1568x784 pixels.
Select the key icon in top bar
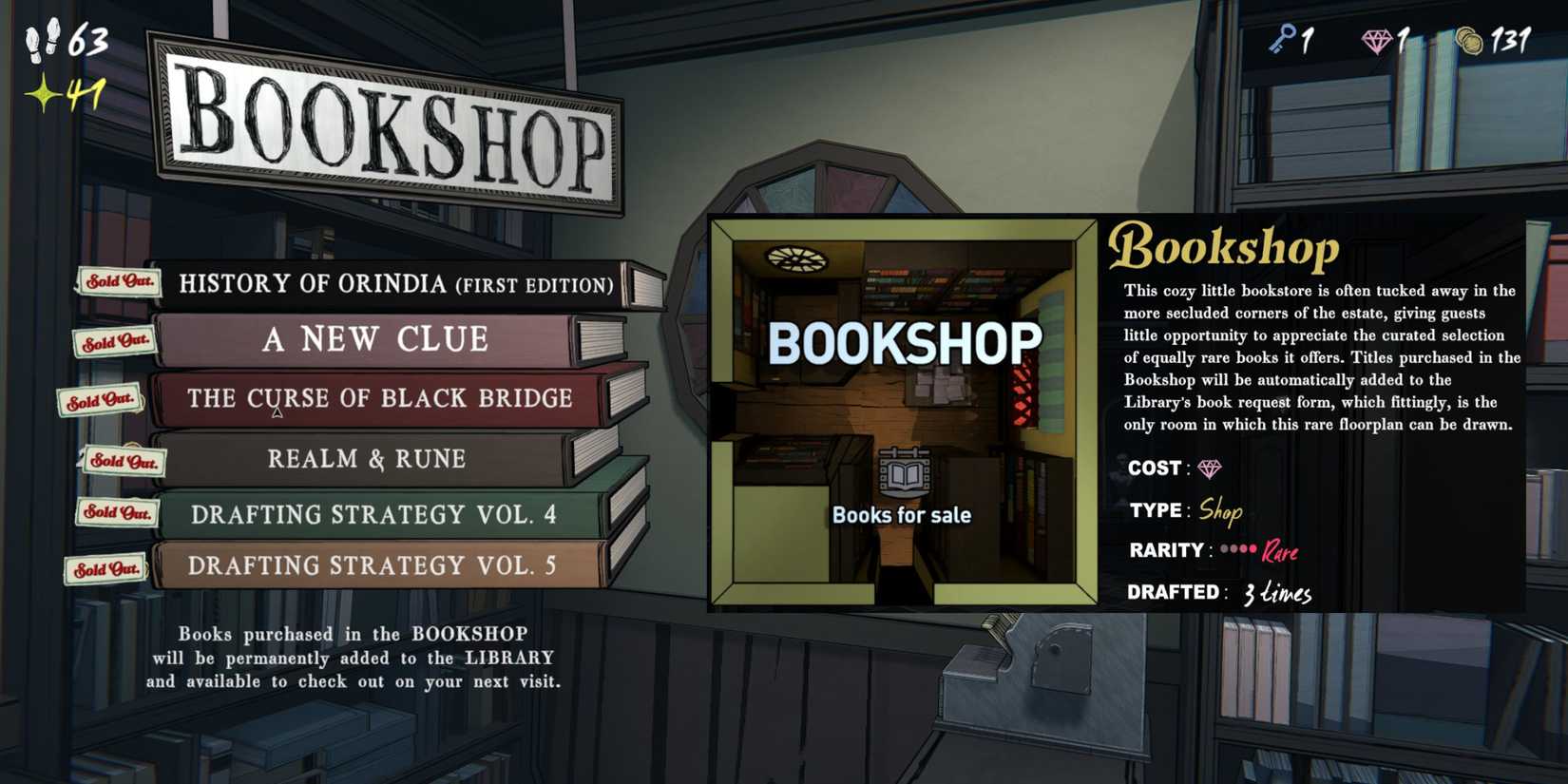pos(1282,40)
